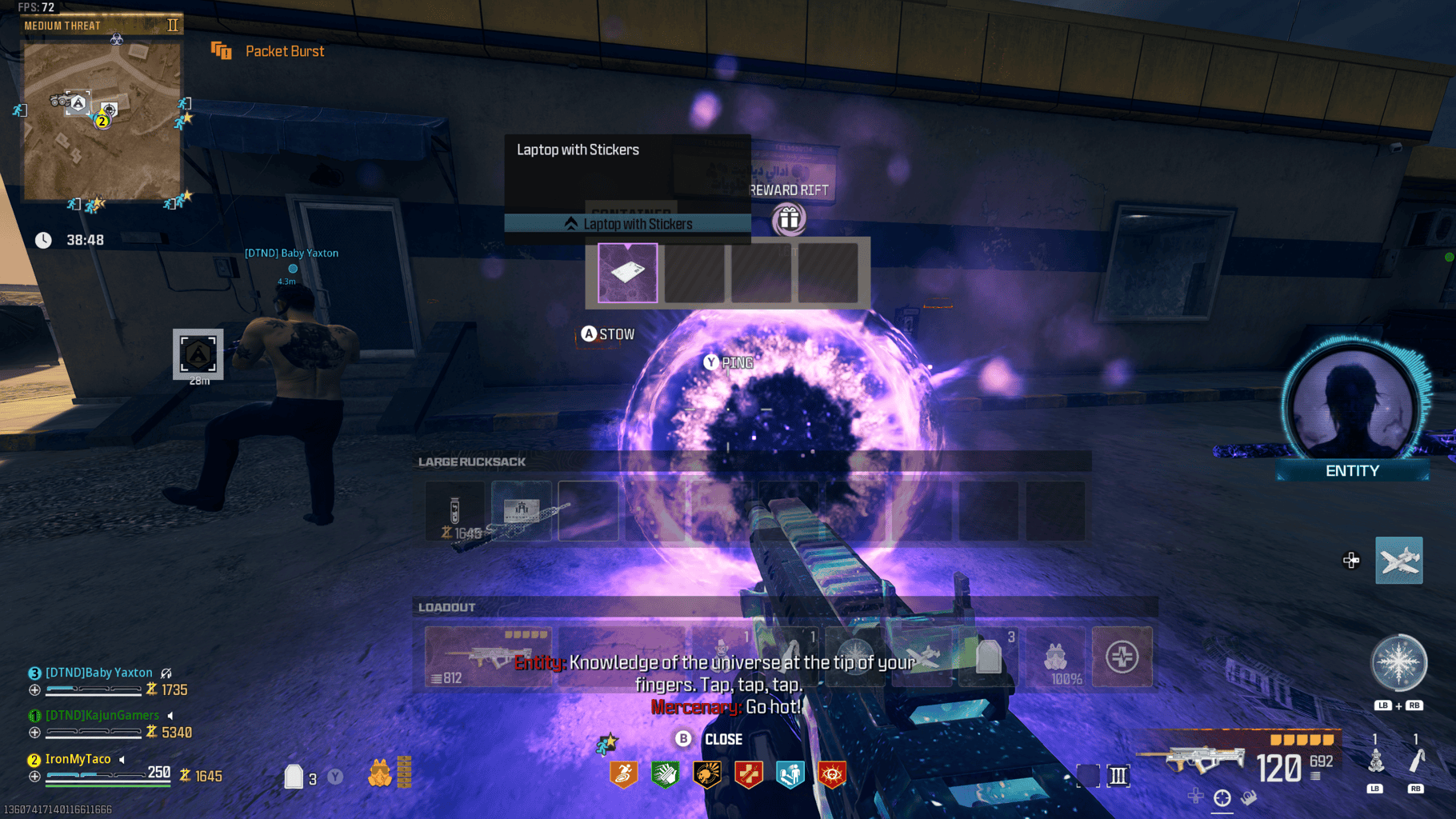Select the DTND Baby Yaxton squad entry

pyautogui.click(x=99, y=673)
